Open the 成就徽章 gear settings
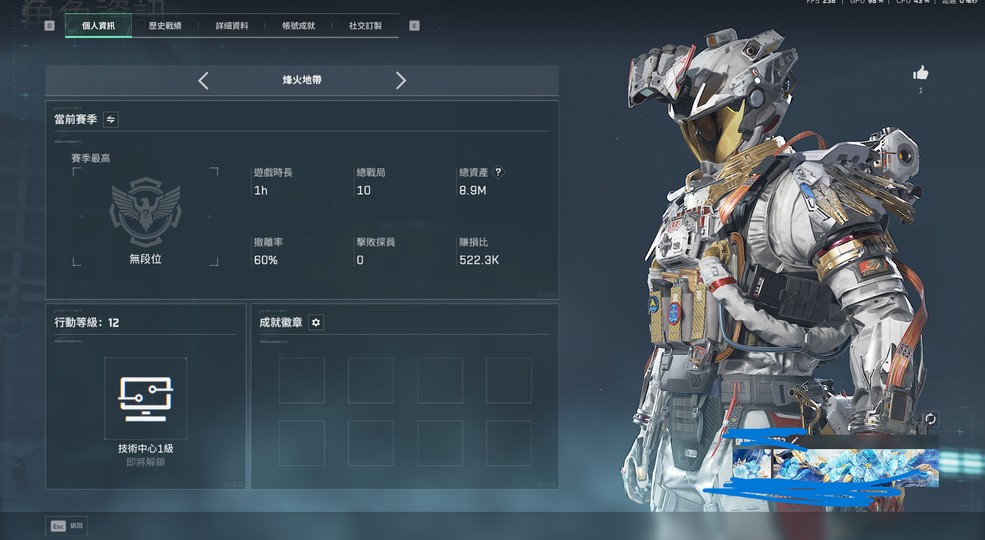 [316, 322]
